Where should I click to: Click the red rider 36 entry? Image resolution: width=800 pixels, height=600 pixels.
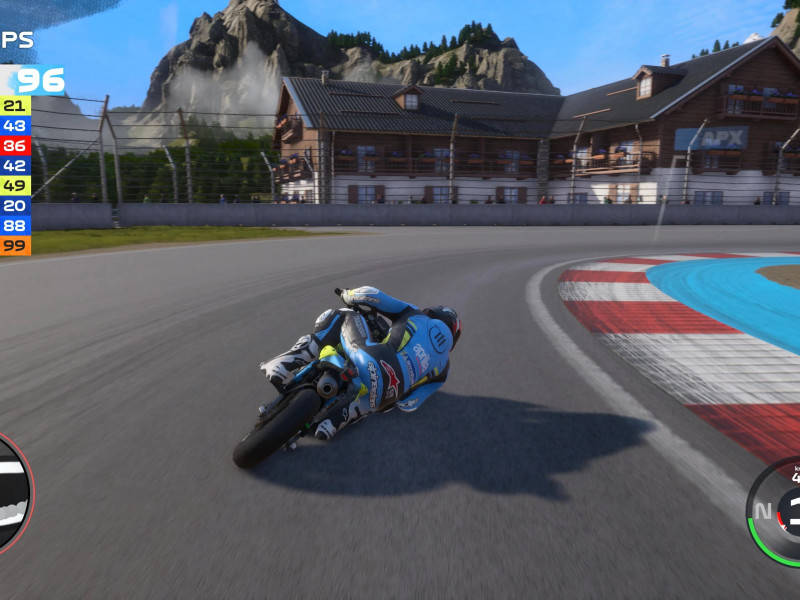(15, 145)
